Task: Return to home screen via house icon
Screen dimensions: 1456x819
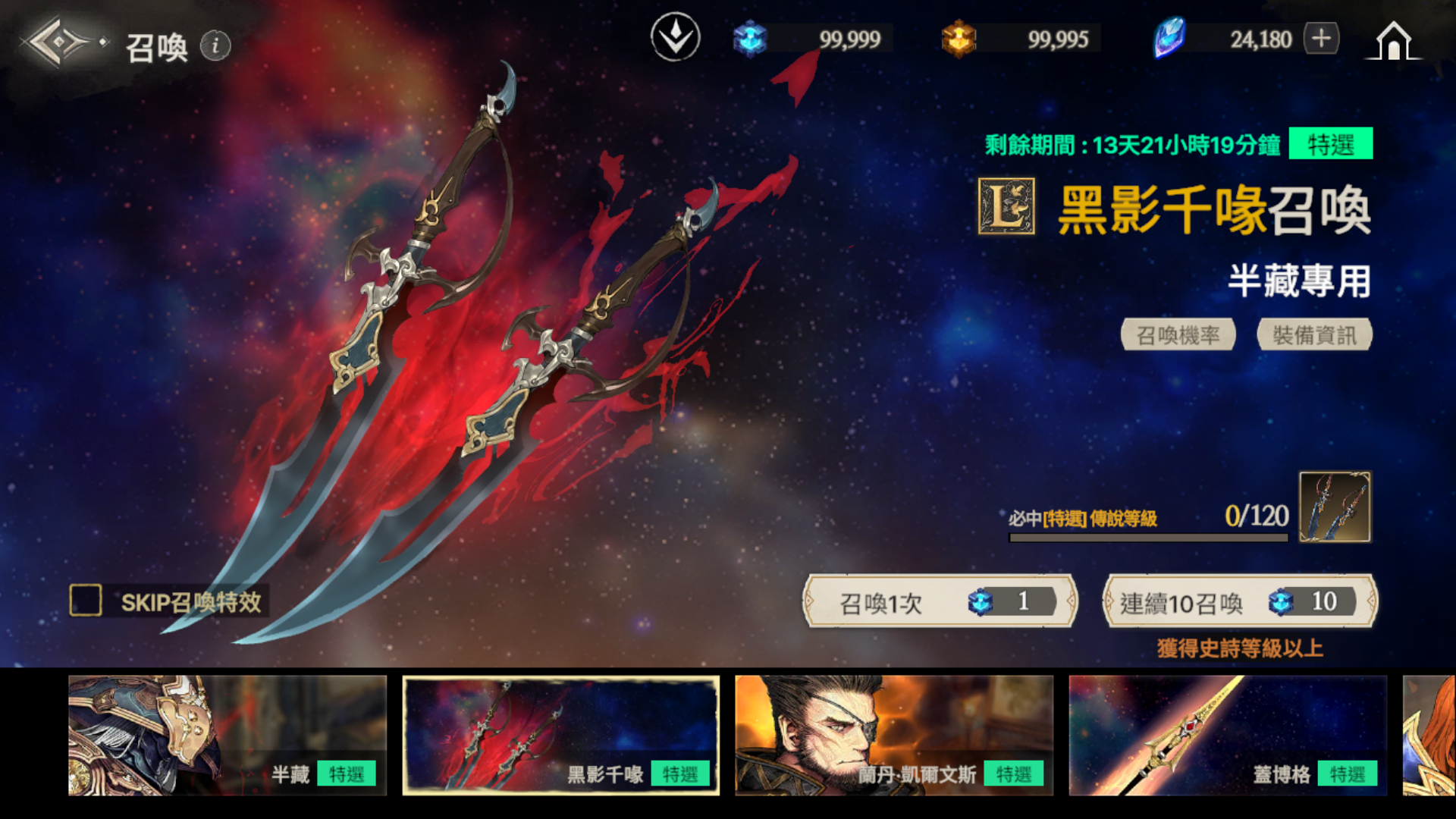Action: [x=1394, y=41]
